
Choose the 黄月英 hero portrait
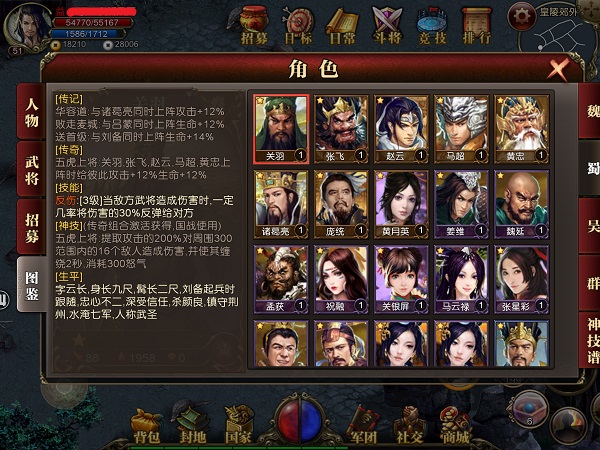pyautogui.click(x=400, y=204)
